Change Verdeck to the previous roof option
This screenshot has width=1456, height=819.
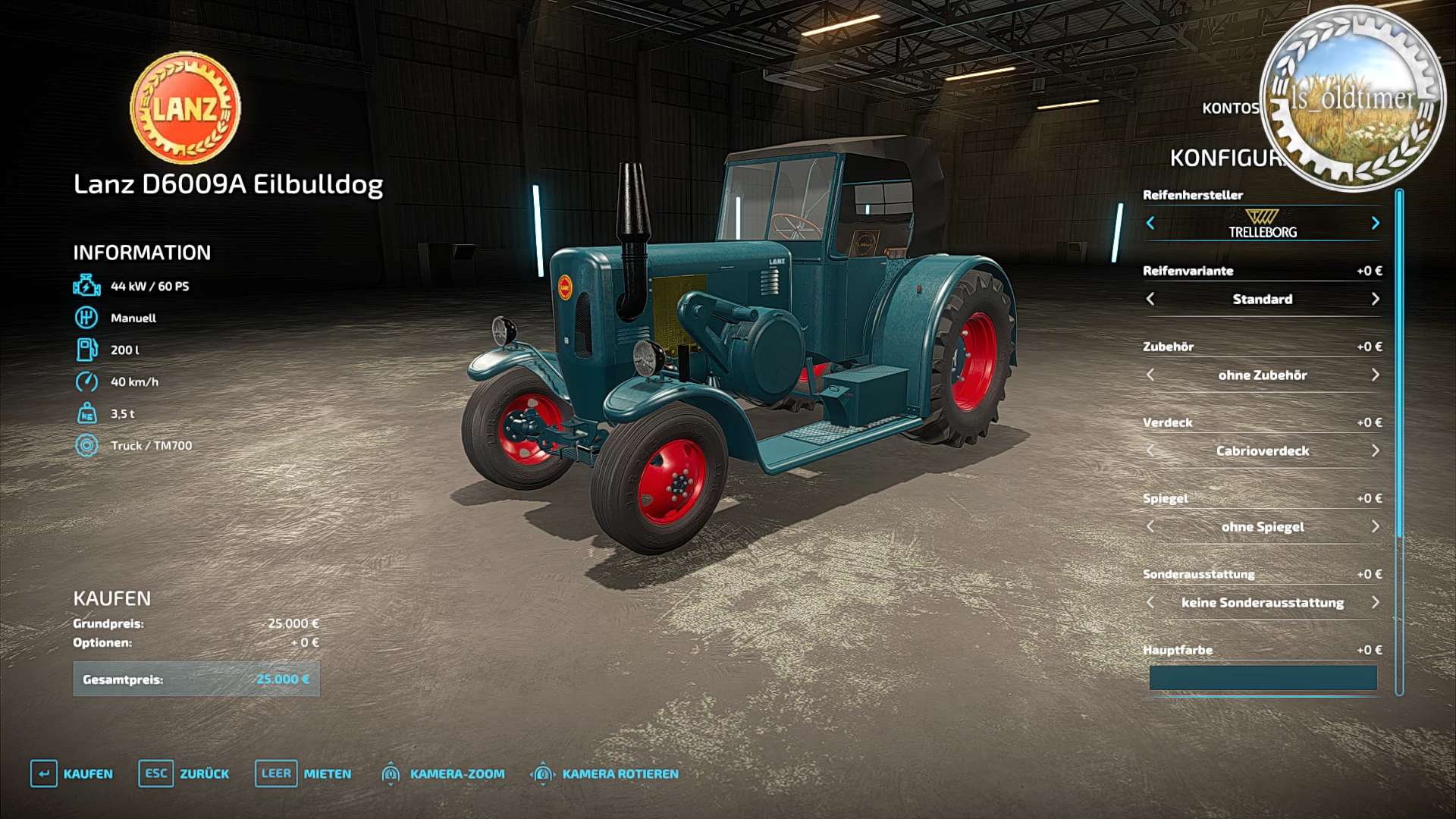coord(1150,450)
